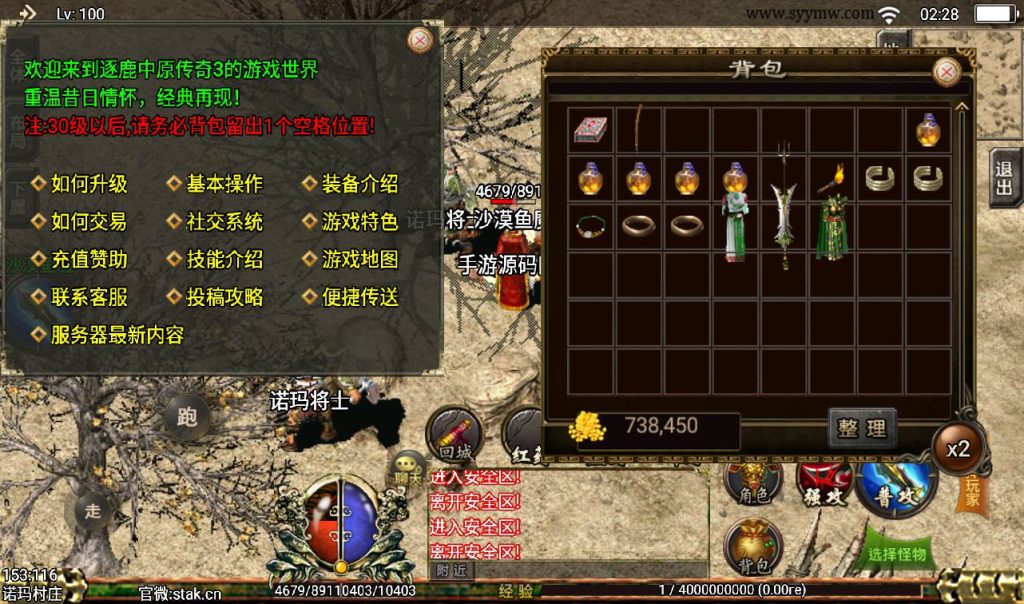The height and width of the screenshot is (604, 1024).
Task: Click the 整理 sort button
Action: click(862, 429)
